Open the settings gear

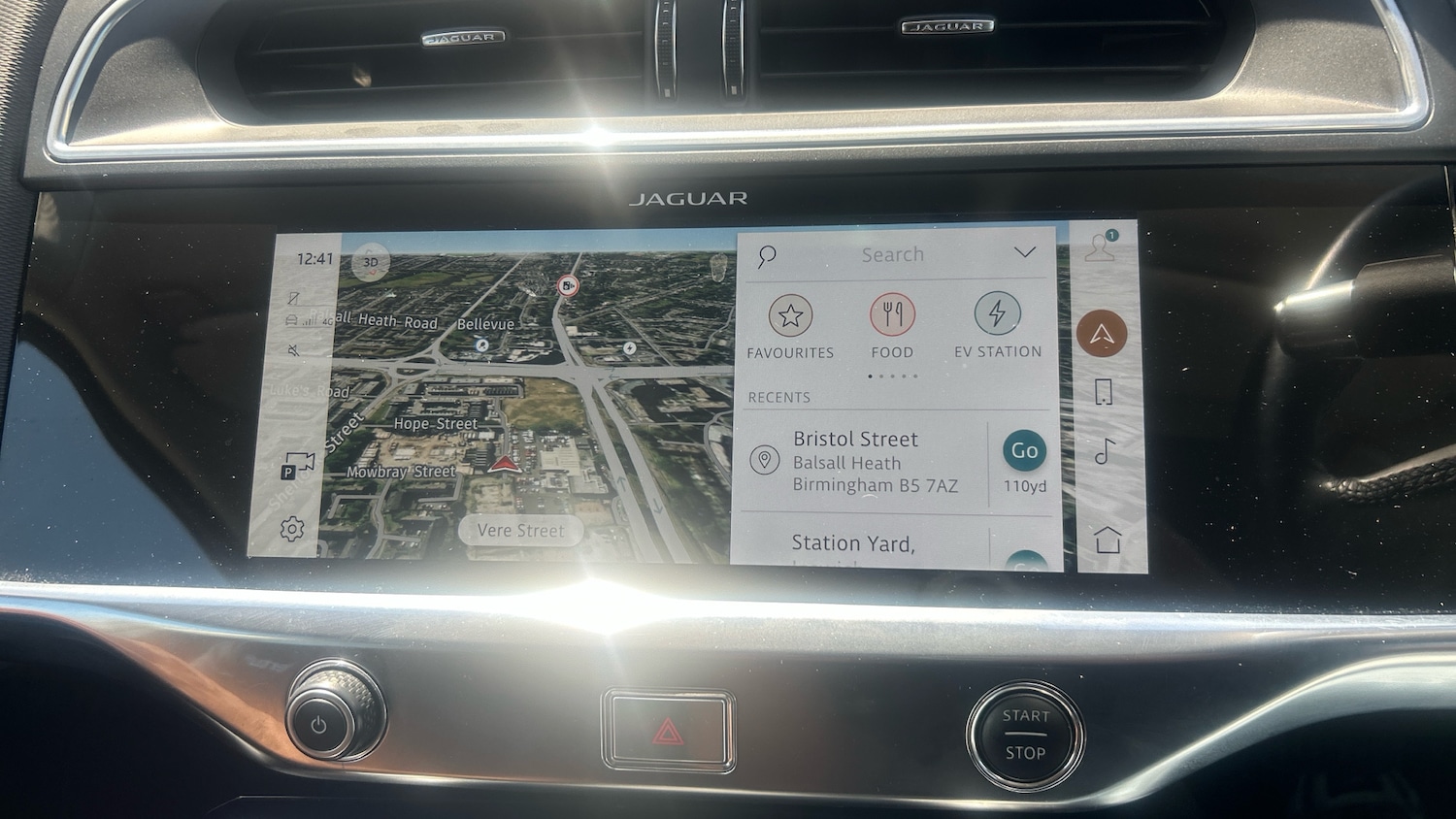click(x=292, y=529)
